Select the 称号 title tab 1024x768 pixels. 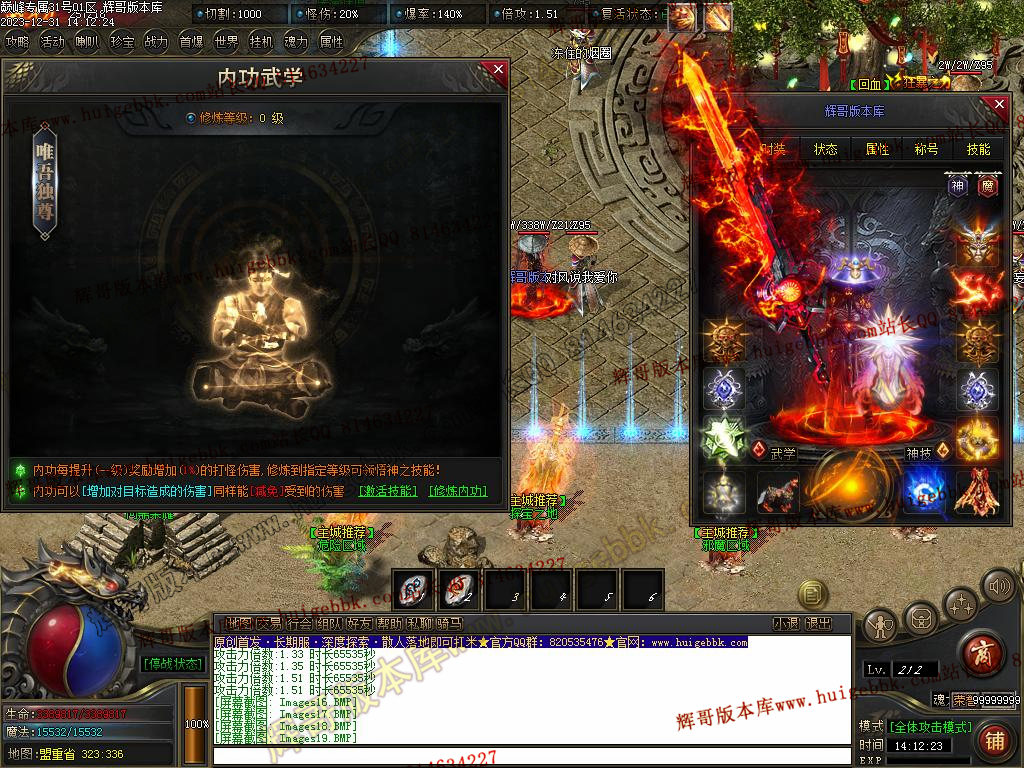[x=927, y=149]
